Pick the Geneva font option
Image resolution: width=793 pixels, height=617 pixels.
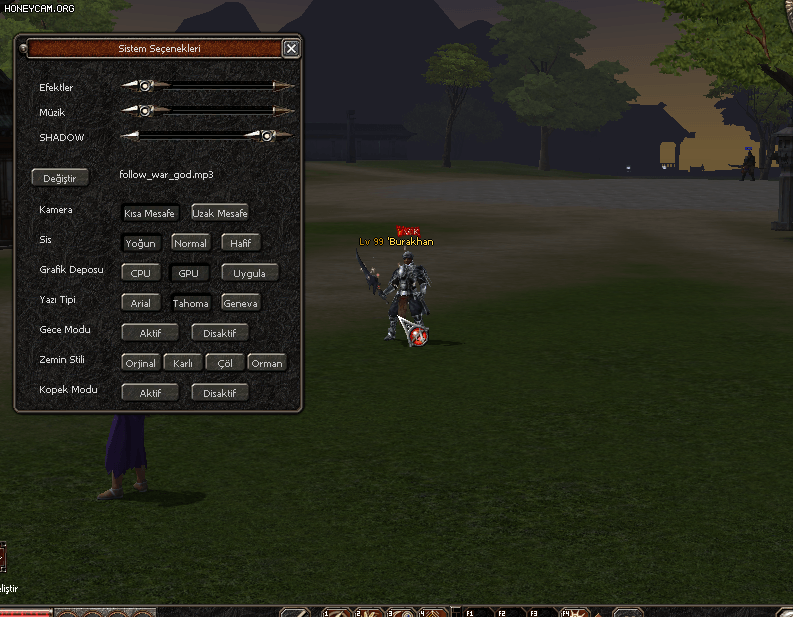click(241, 303)
